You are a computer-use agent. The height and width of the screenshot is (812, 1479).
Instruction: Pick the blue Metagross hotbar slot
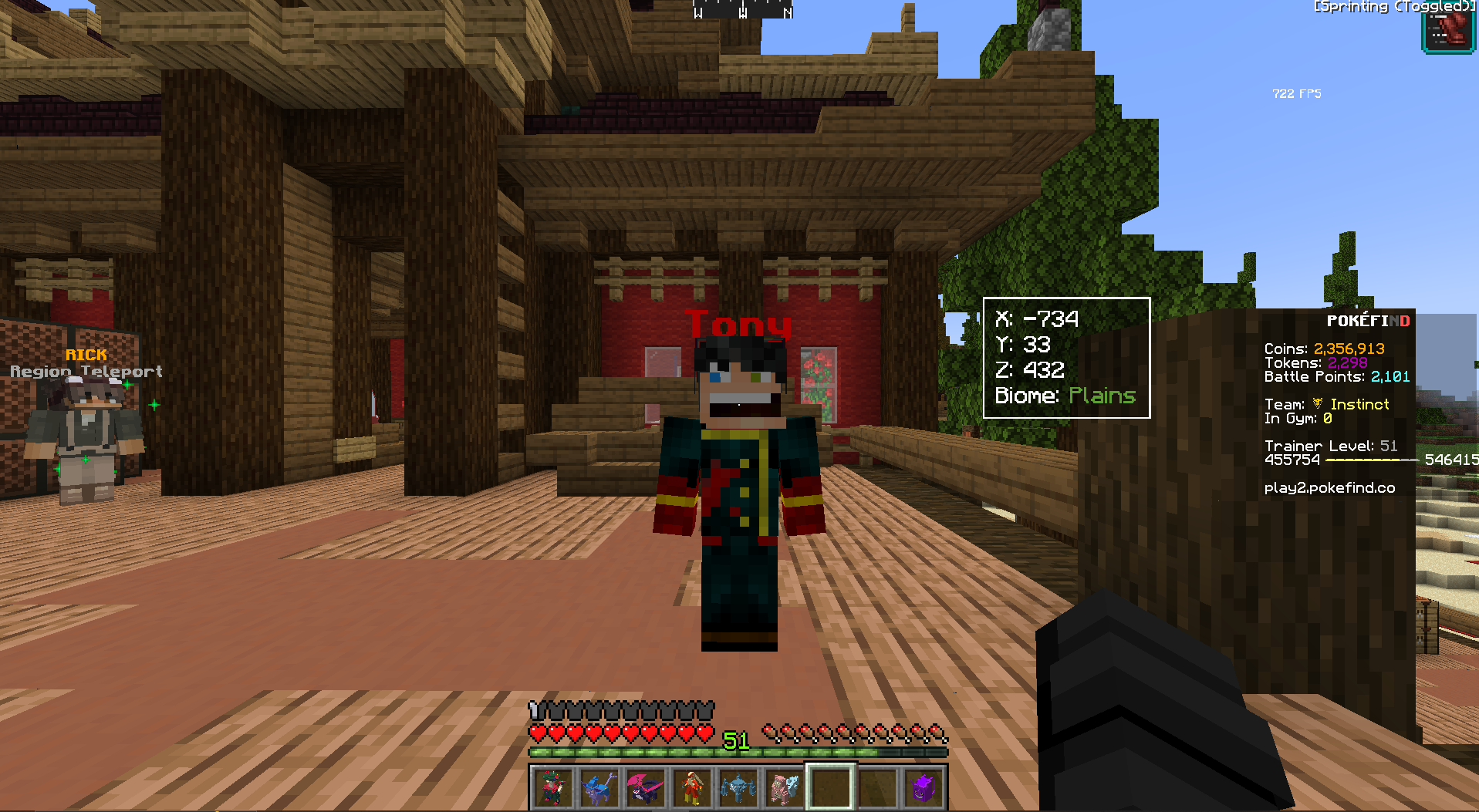click(738, 787)
